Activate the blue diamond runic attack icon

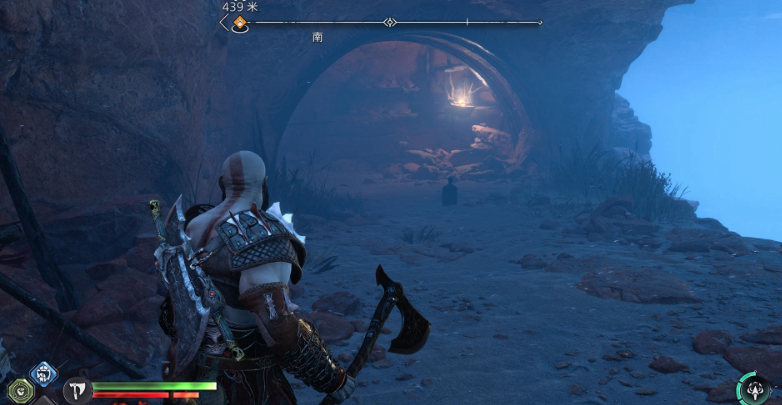click(44, 373)
